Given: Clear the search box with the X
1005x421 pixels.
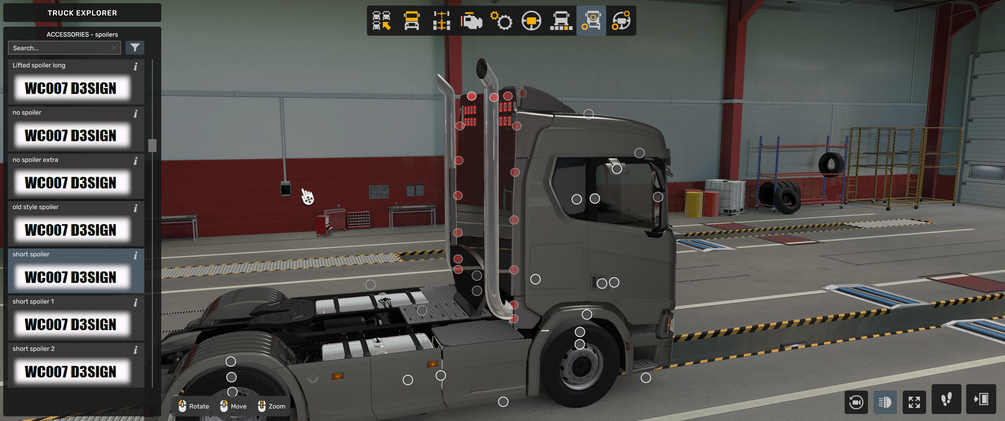Looking at the screenshot, I should pyautogui.click(x=115, y=48).
